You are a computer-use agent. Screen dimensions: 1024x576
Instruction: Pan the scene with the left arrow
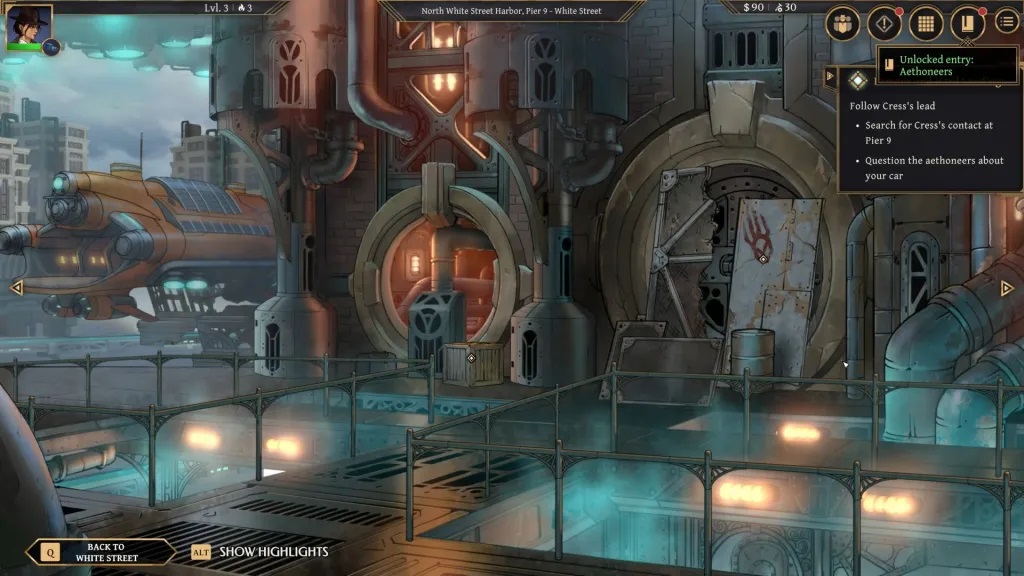(x=16, y=288)
